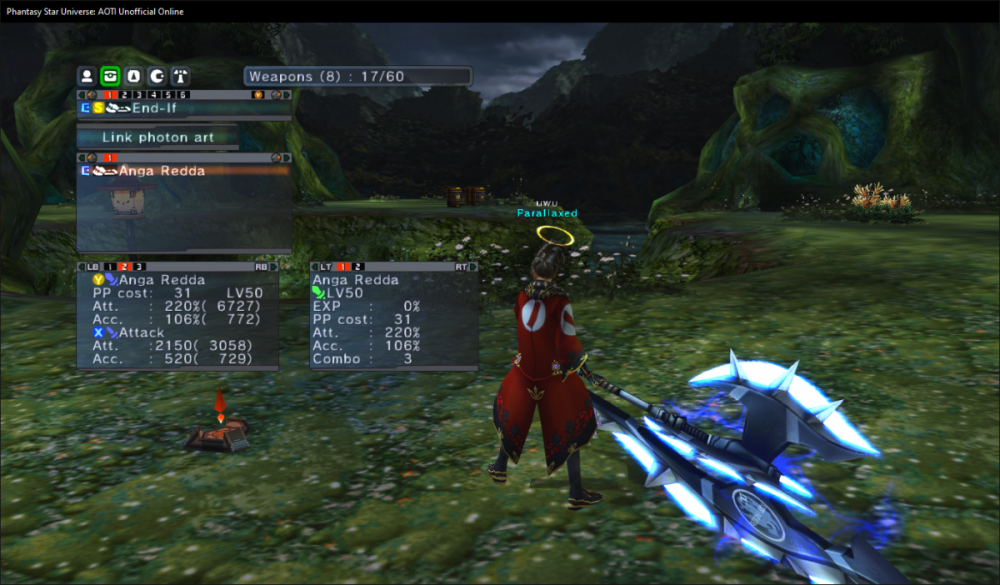Click the Link photon art button
The image size is (1000, 585).
point(158,137)
